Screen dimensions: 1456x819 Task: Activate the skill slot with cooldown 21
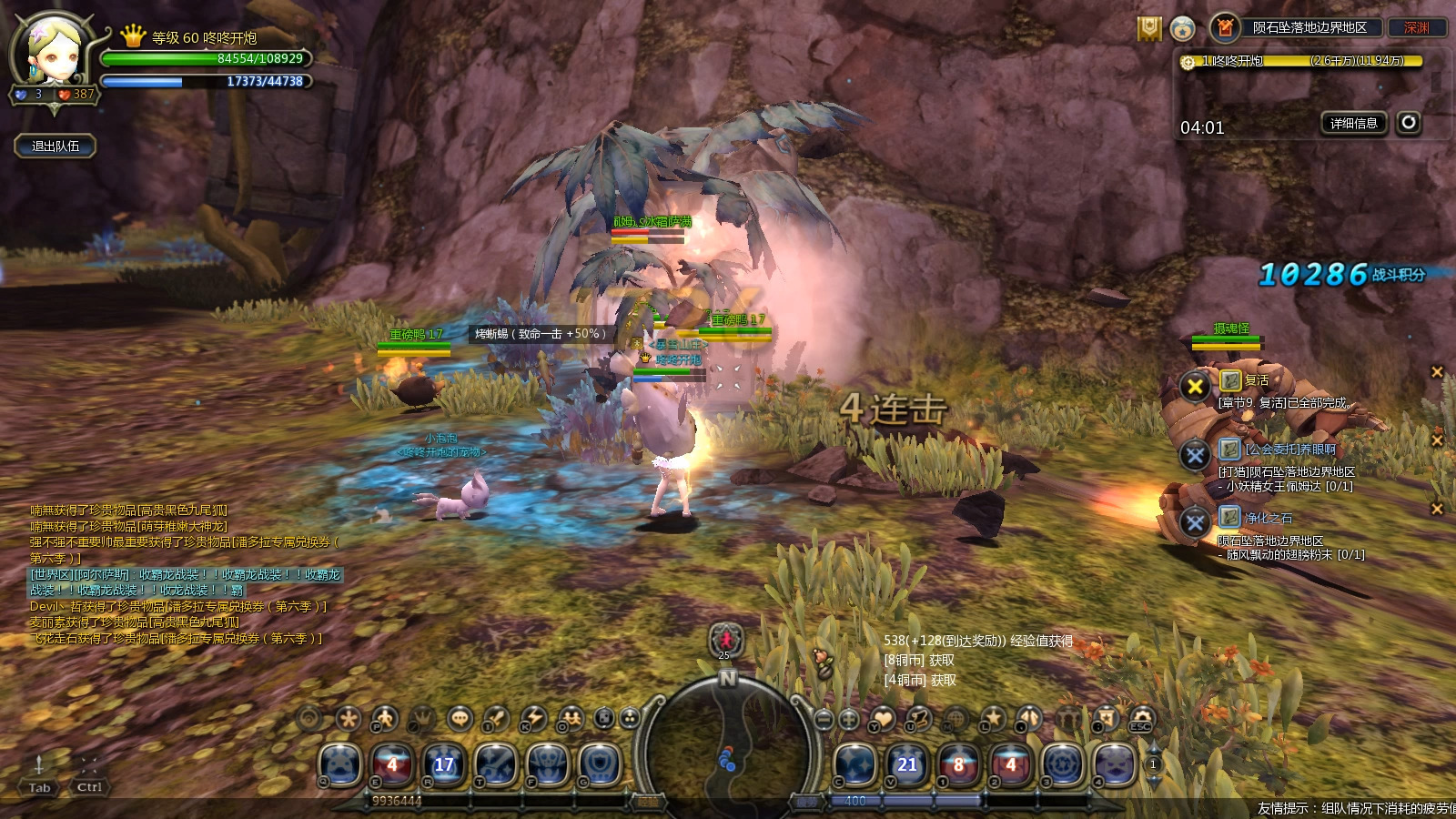[x=906, y=764]
